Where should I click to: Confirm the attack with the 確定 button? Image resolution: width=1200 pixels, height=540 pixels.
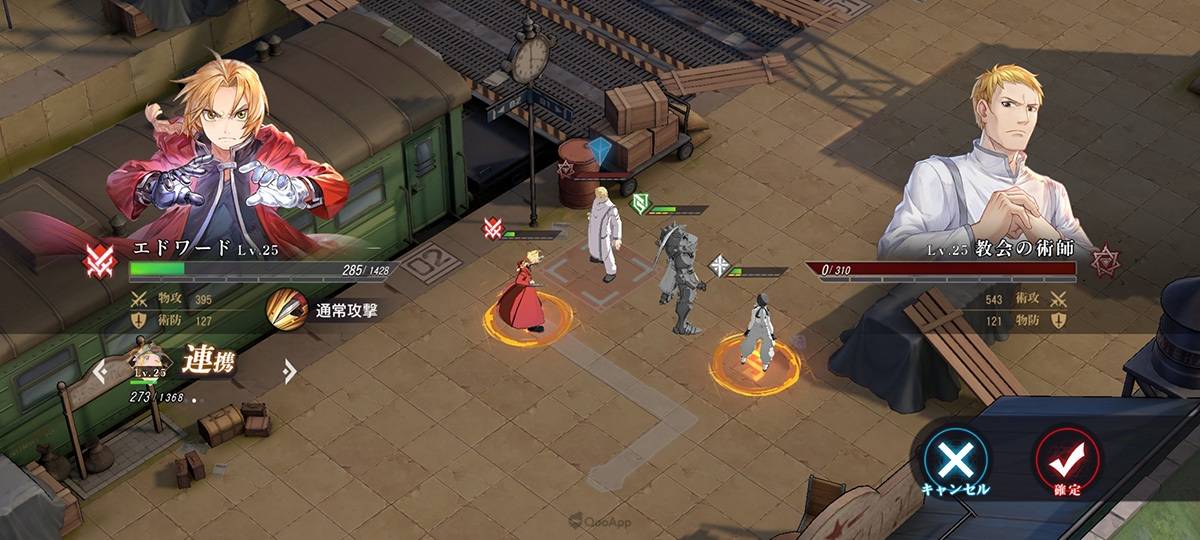point(1067,459)
